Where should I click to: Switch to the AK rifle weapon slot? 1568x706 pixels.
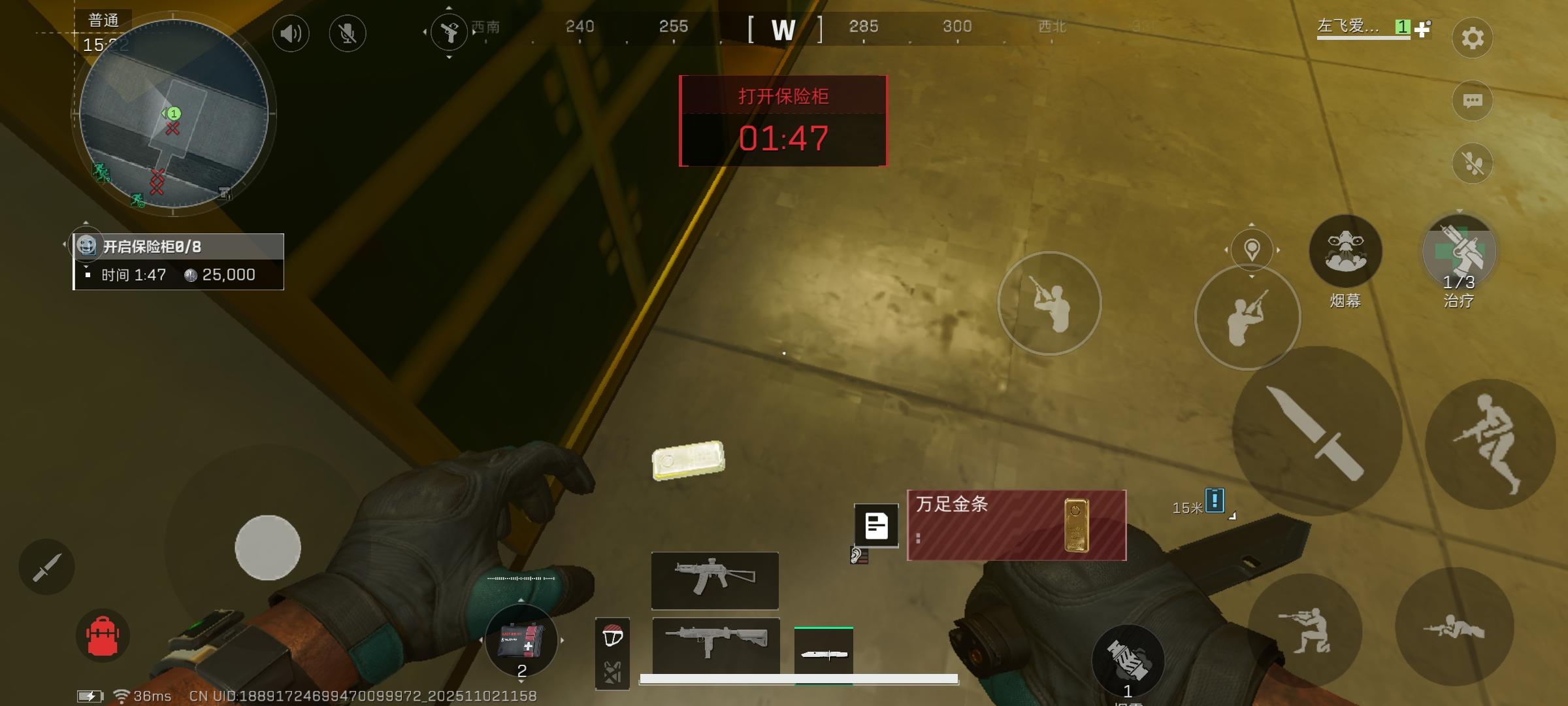tap(714, 580)
